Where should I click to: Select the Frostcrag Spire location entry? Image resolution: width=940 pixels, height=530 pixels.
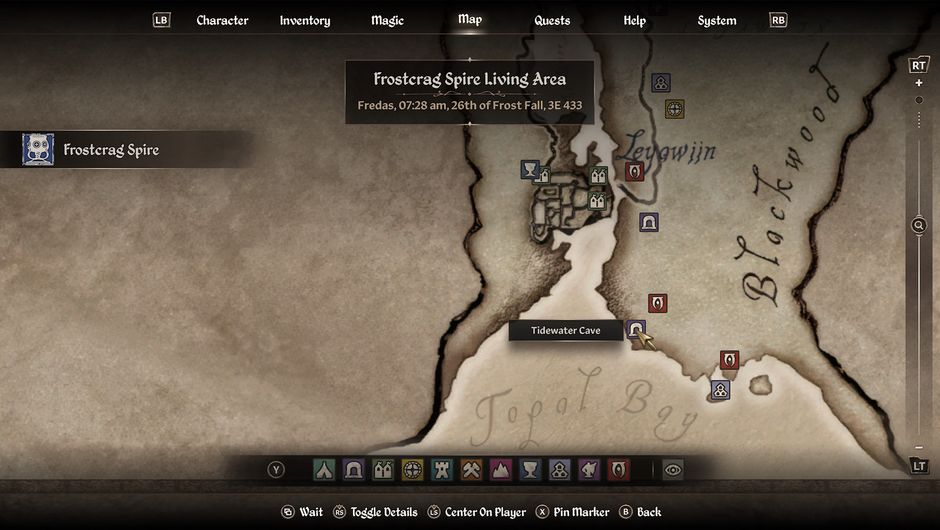[x=111, y=150]
